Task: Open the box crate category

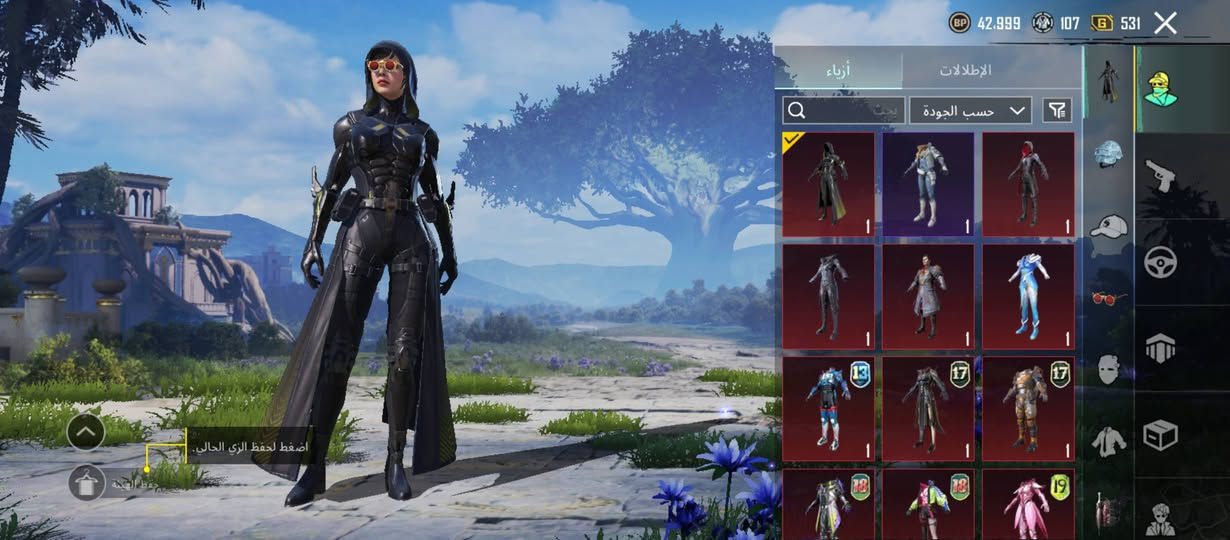Action: pos(1160,435)
